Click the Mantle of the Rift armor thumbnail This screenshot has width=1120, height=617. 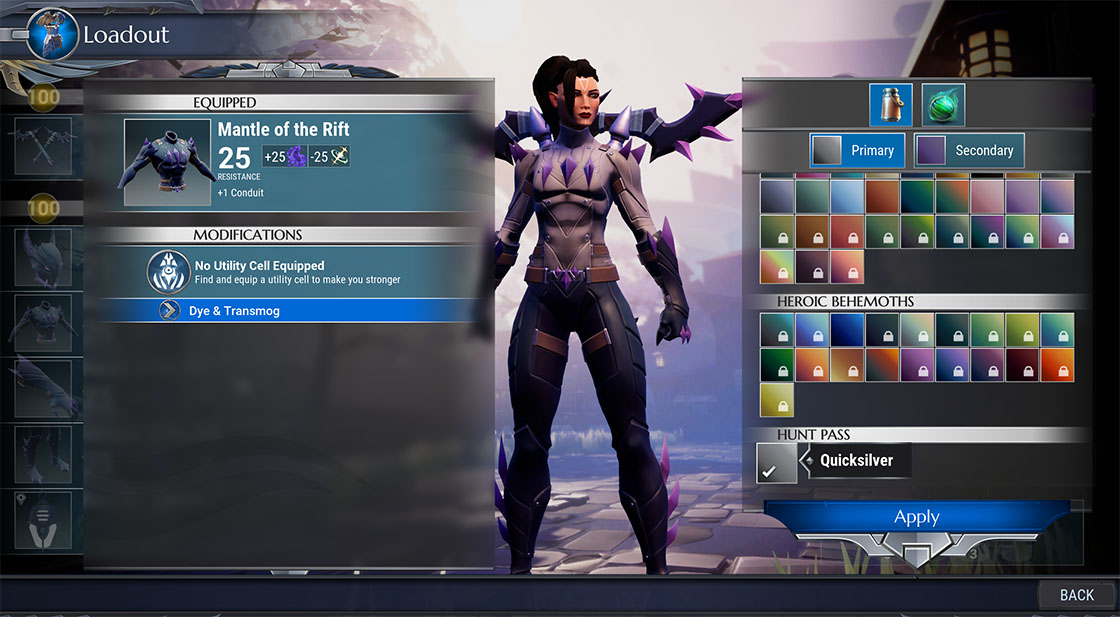[x=168, y=163]
